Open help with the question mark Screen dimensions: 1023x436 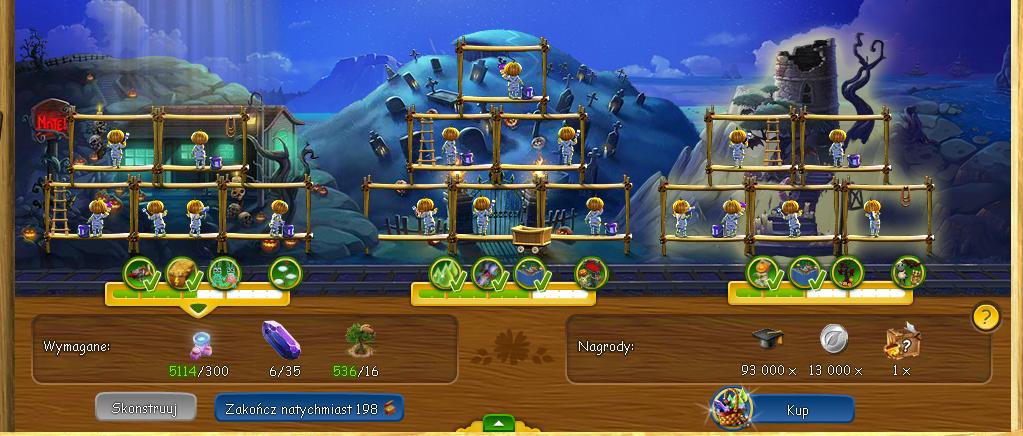pyautogui.click(x=985, y=317)
